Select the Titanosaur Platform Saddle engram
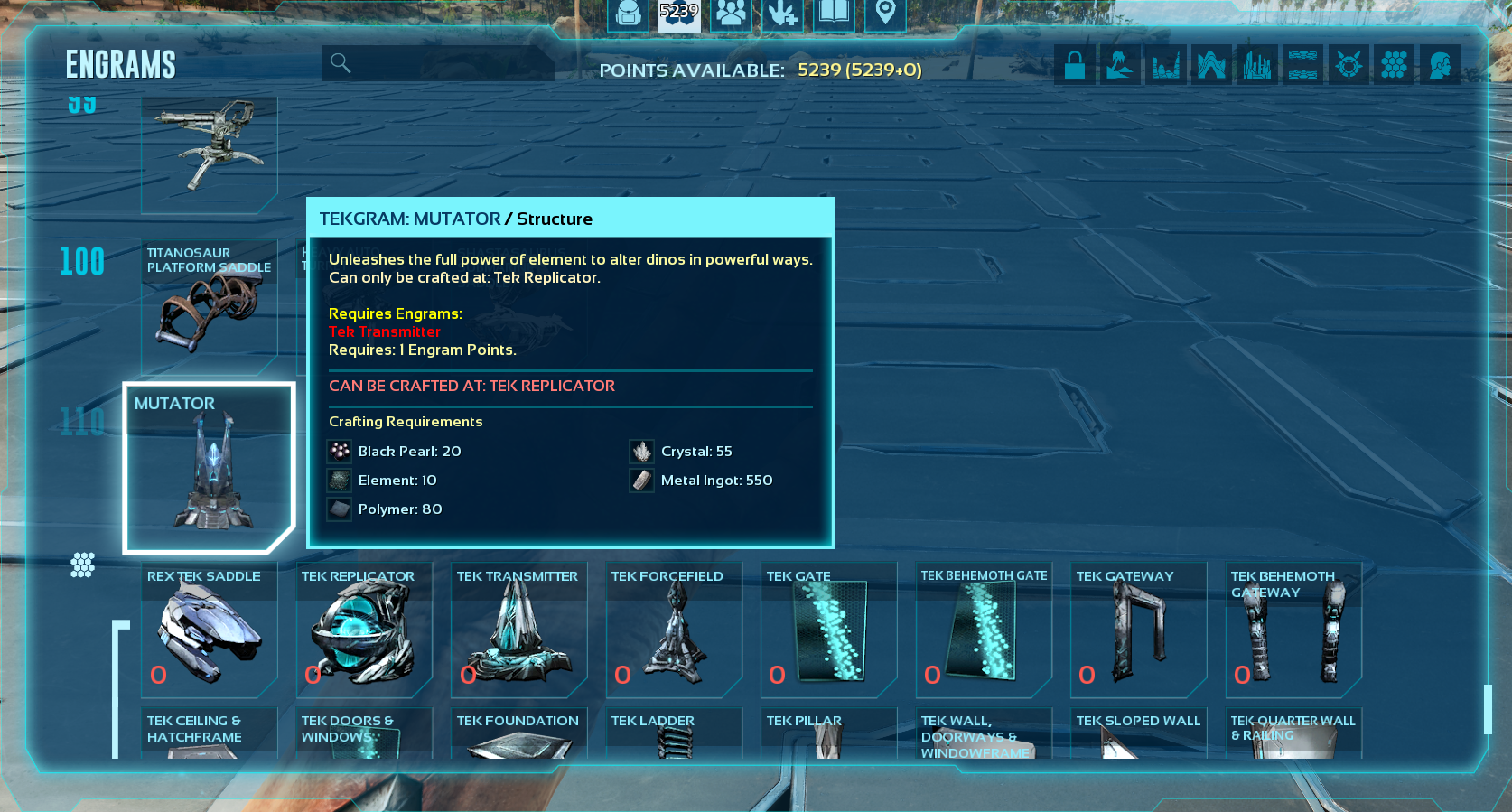Viewport: 1512px width, 812px height. pyautogui.click(x=210, y=307)
